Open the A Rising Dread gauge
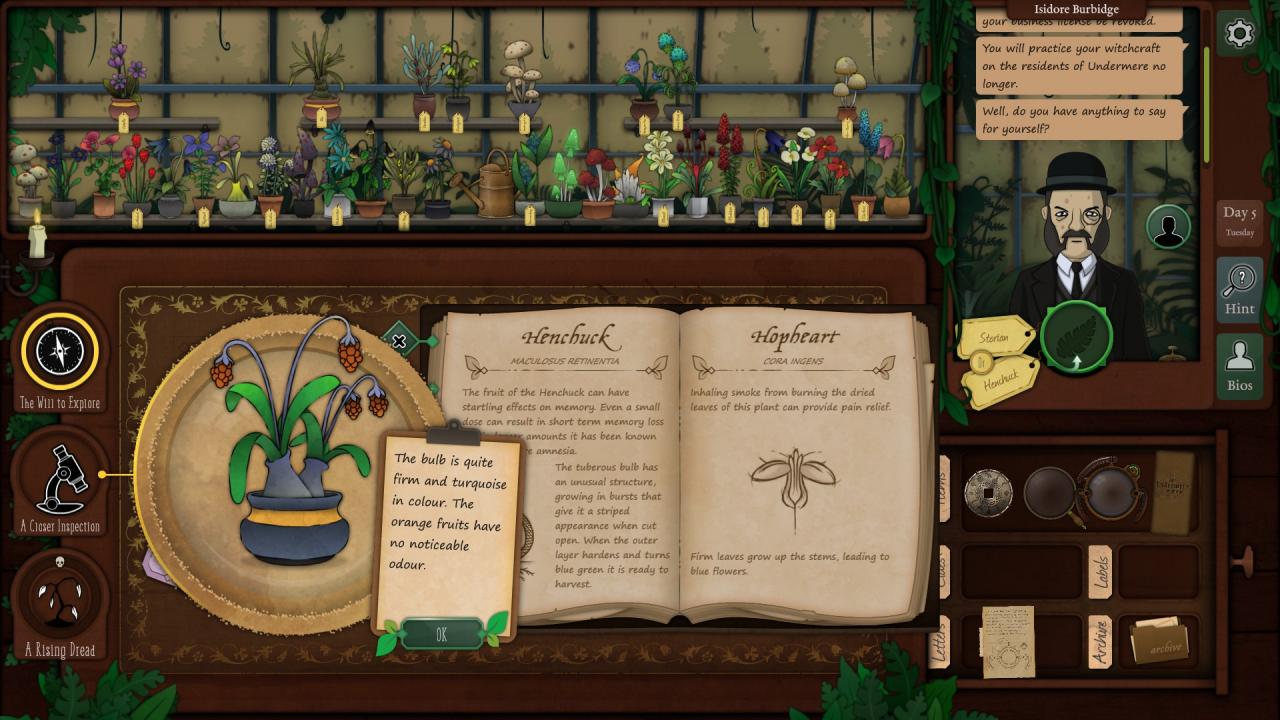The width and height of the screenshot is (1280, 720). click(60, 598)
